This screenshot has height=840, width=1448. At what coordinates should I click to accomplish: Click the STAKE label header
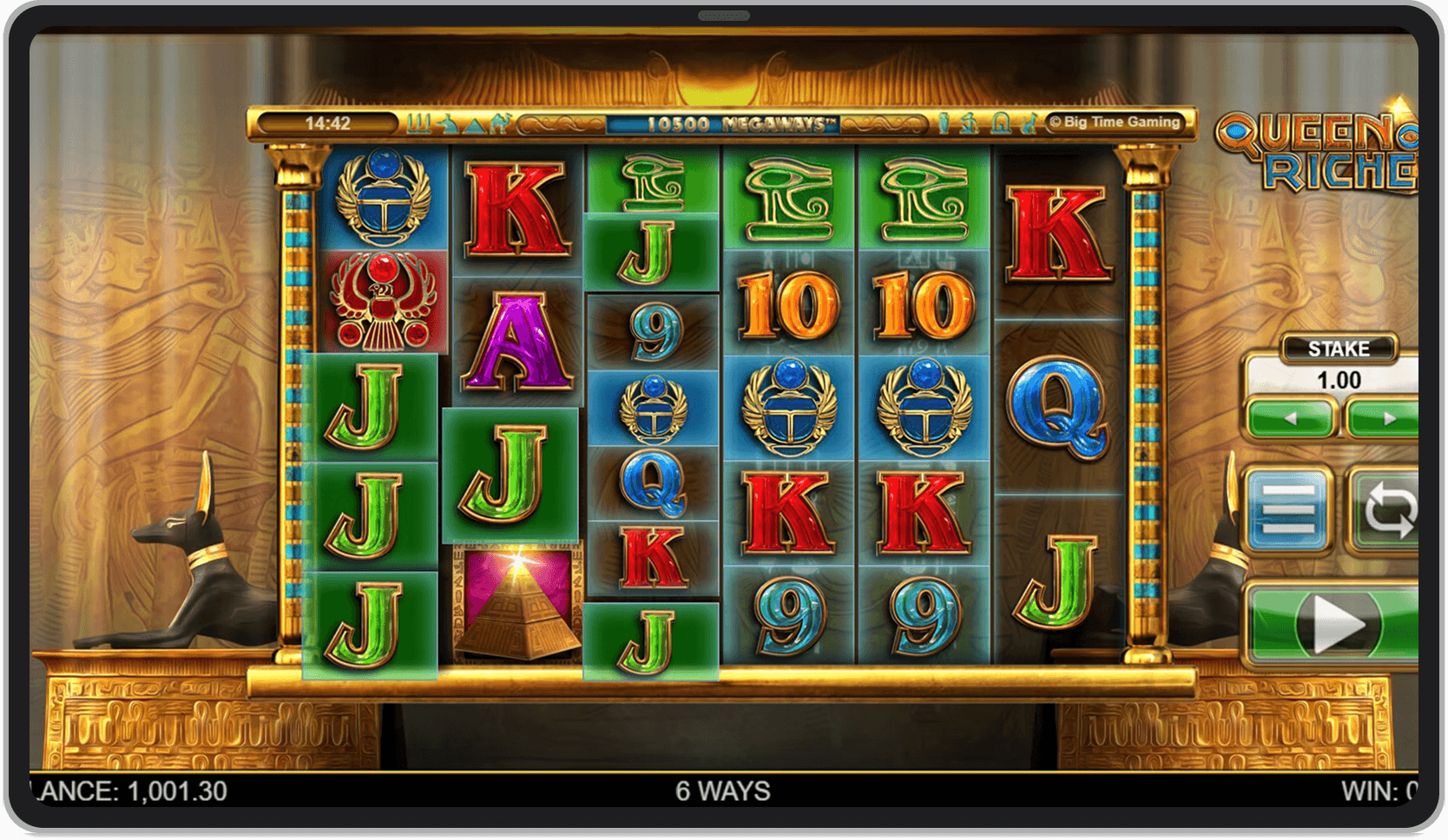click(1337, 348)
